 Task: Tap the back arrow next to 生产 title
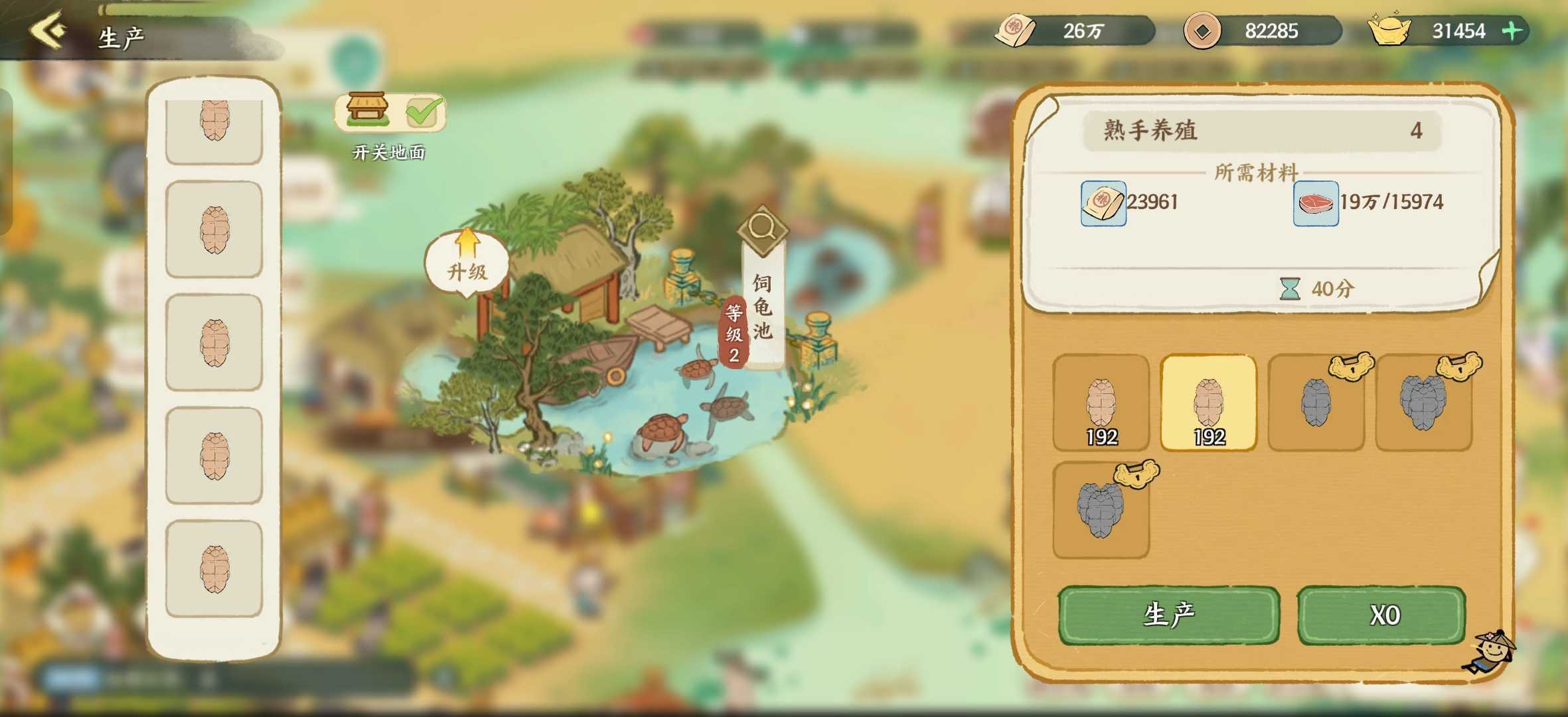(48, 30)
